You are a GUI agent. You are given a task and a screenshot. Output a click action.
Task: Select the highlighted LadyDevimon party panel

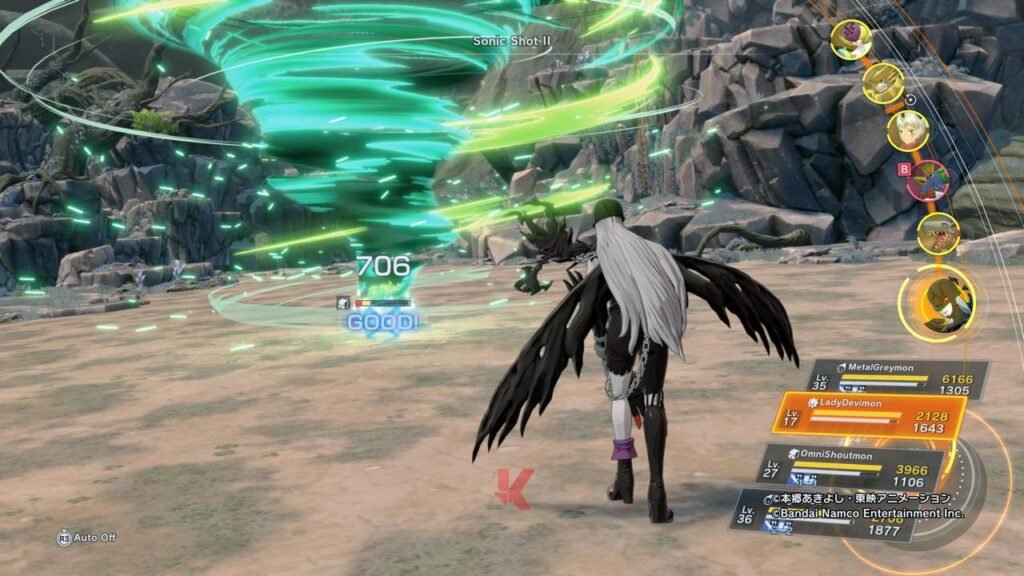[868, 418]
